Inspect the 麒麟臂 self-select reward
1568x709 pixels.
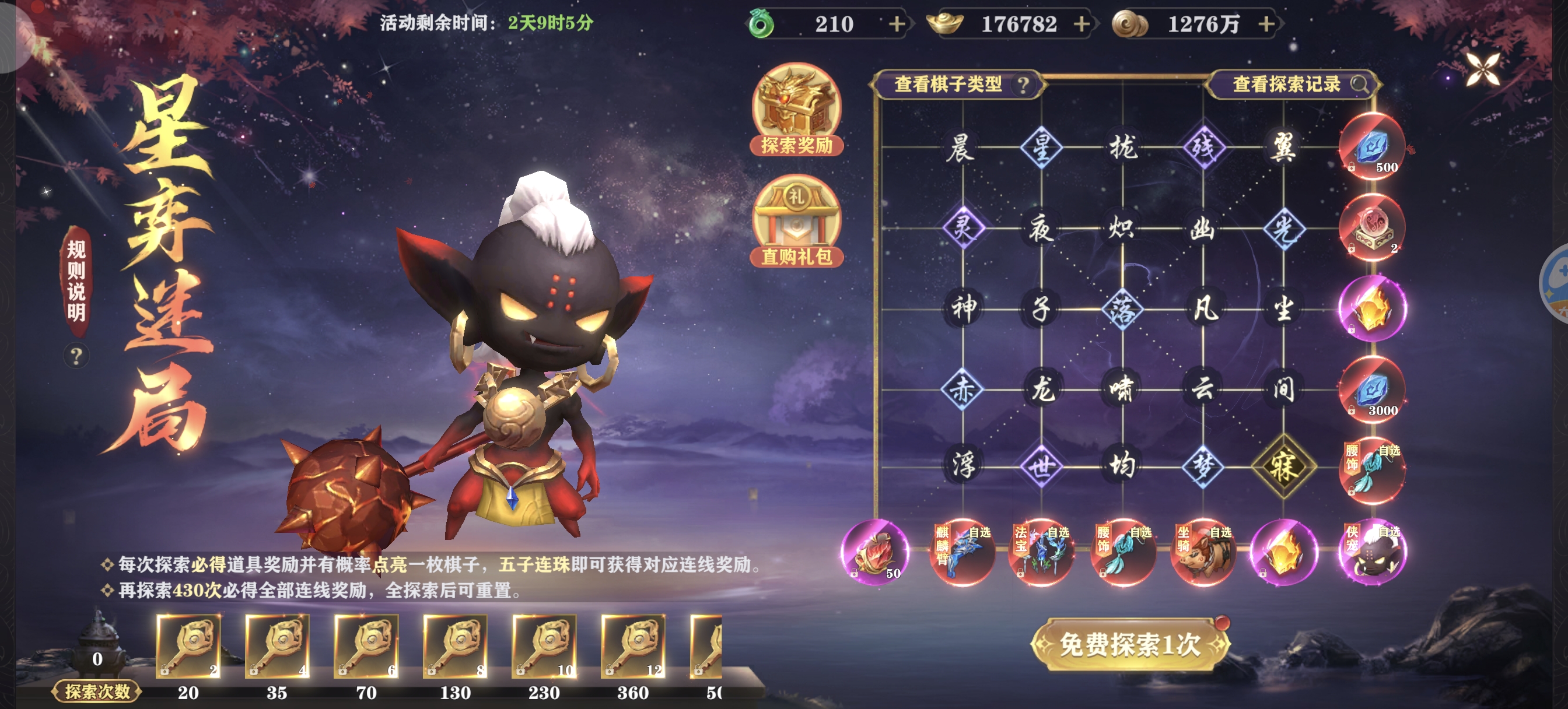962,552
